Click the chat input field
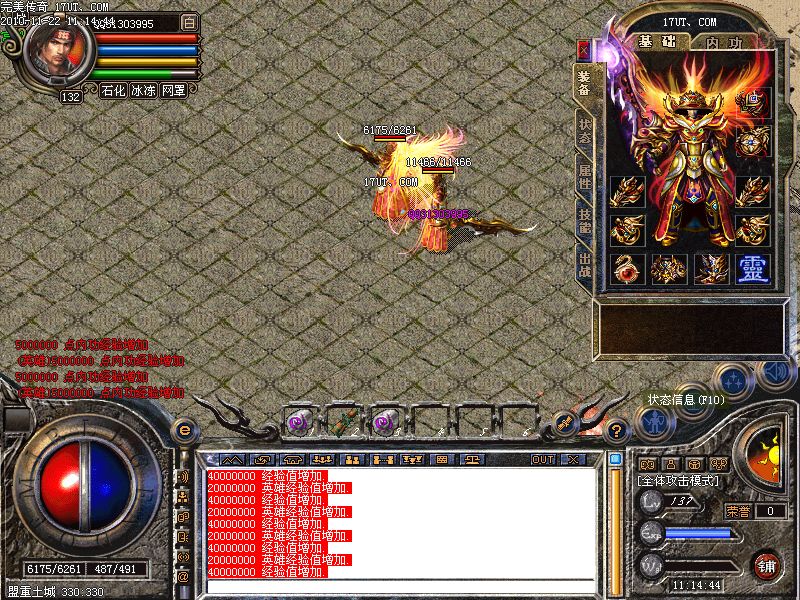This screenshot has height=600, width=800. 400,586
